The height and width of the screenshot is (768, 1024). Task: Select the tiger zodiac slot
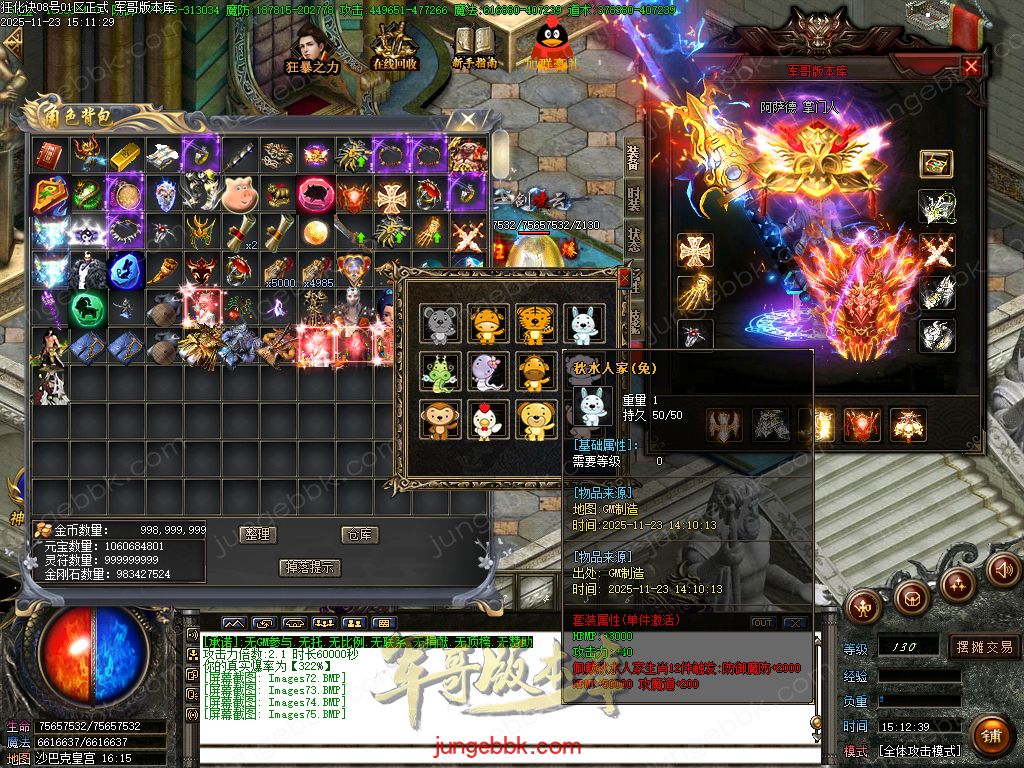[537, 325]
